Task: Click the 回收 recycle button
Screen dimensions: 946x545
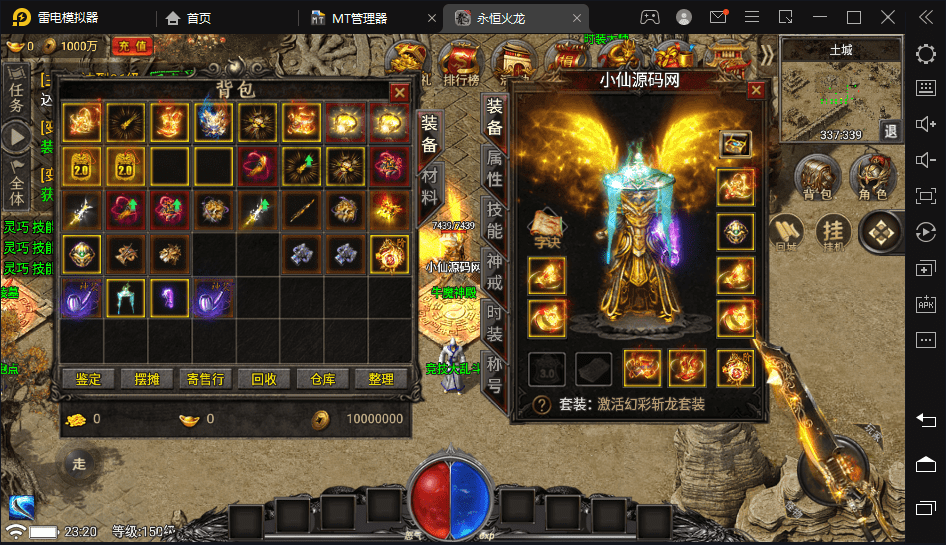Action: point(264,379)
